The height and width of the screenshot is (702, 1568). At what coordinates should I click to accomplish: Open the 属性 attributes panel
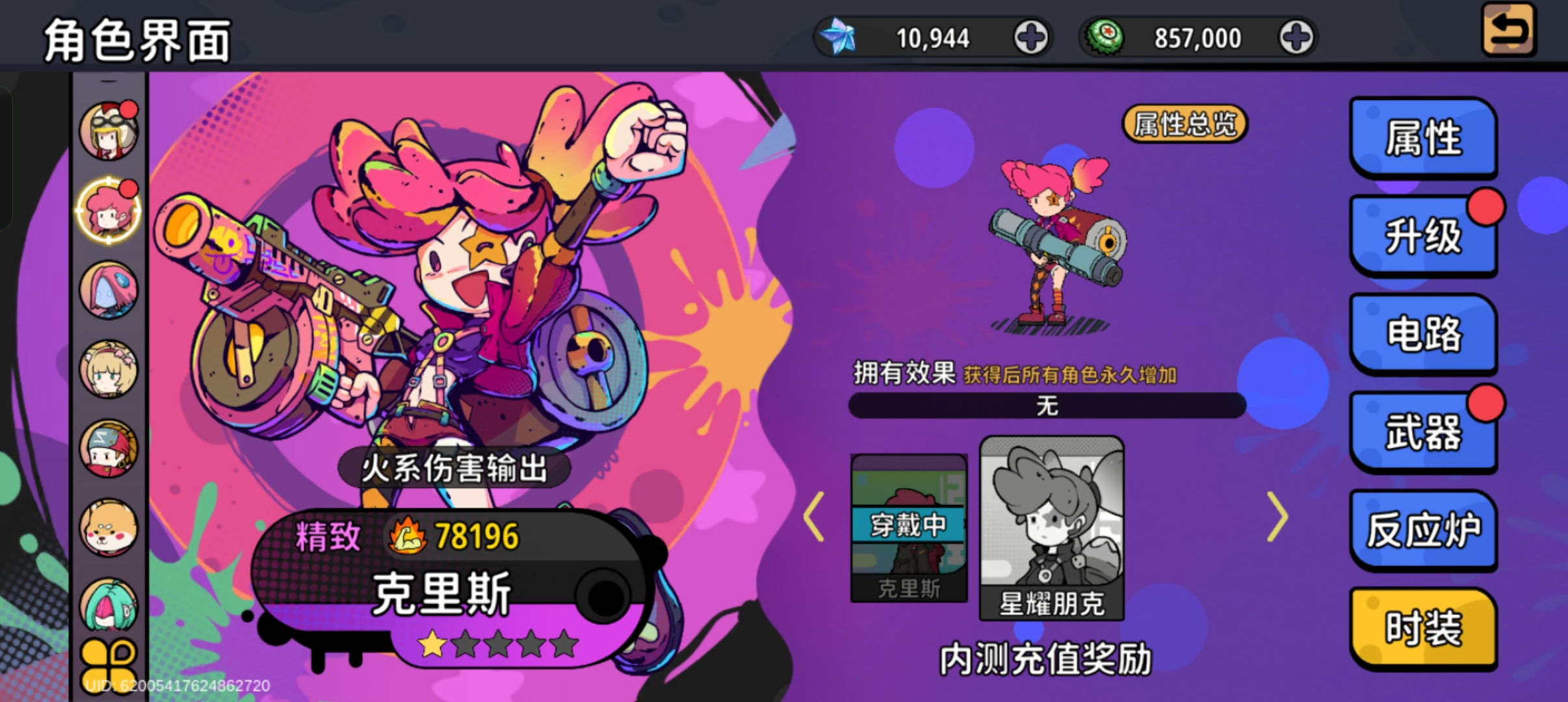coord(1424,138)
